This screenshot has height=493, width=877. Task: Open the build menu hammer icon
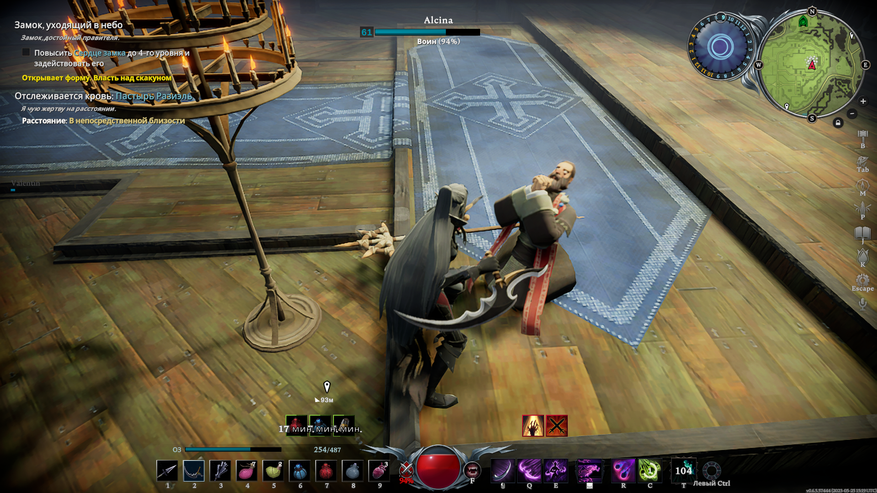861,134
